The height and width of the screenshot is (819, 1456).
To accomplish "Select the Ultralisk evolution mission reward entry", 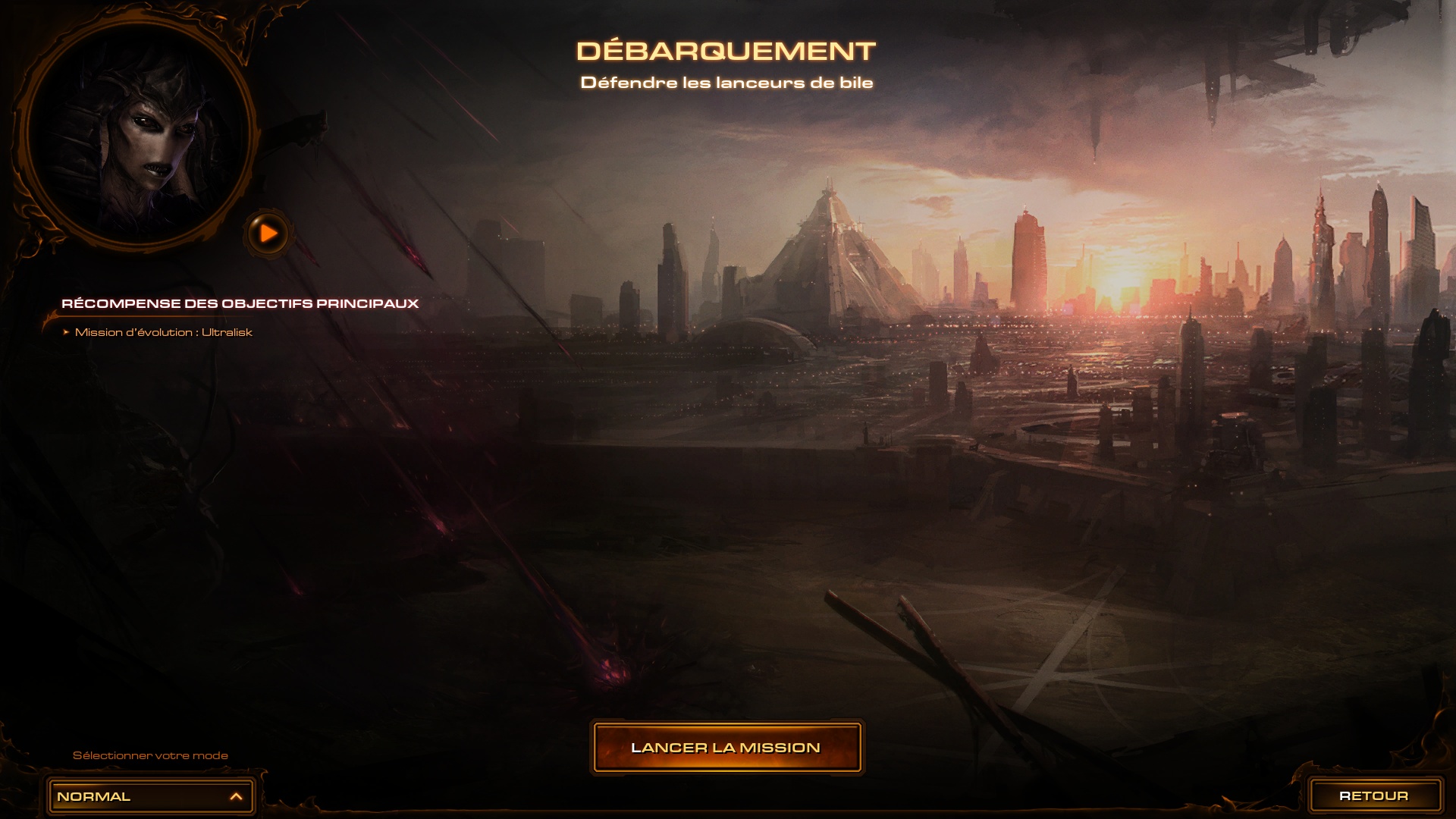I will (163, 332).
